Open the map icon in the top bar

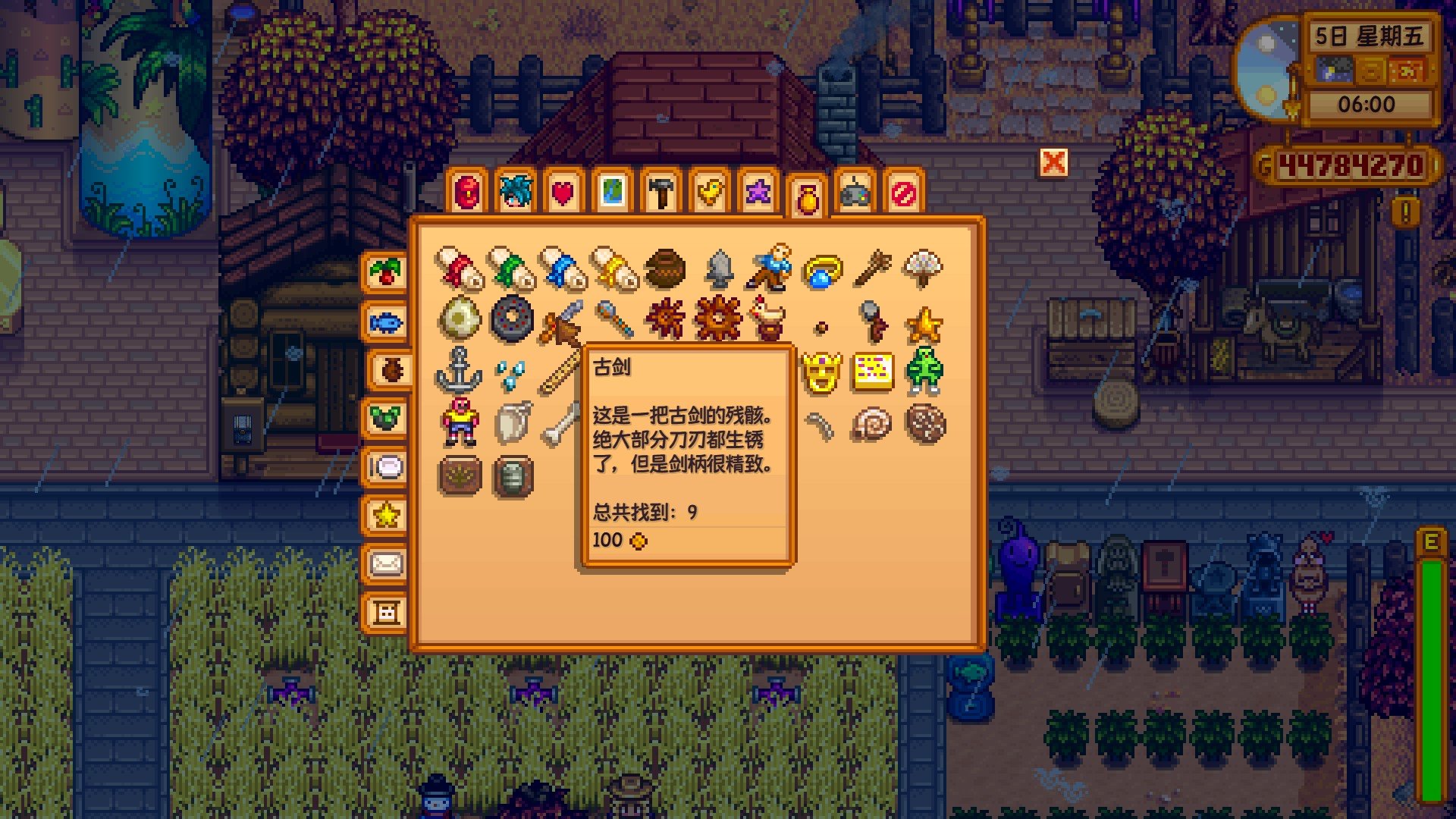tap(613, 192)
